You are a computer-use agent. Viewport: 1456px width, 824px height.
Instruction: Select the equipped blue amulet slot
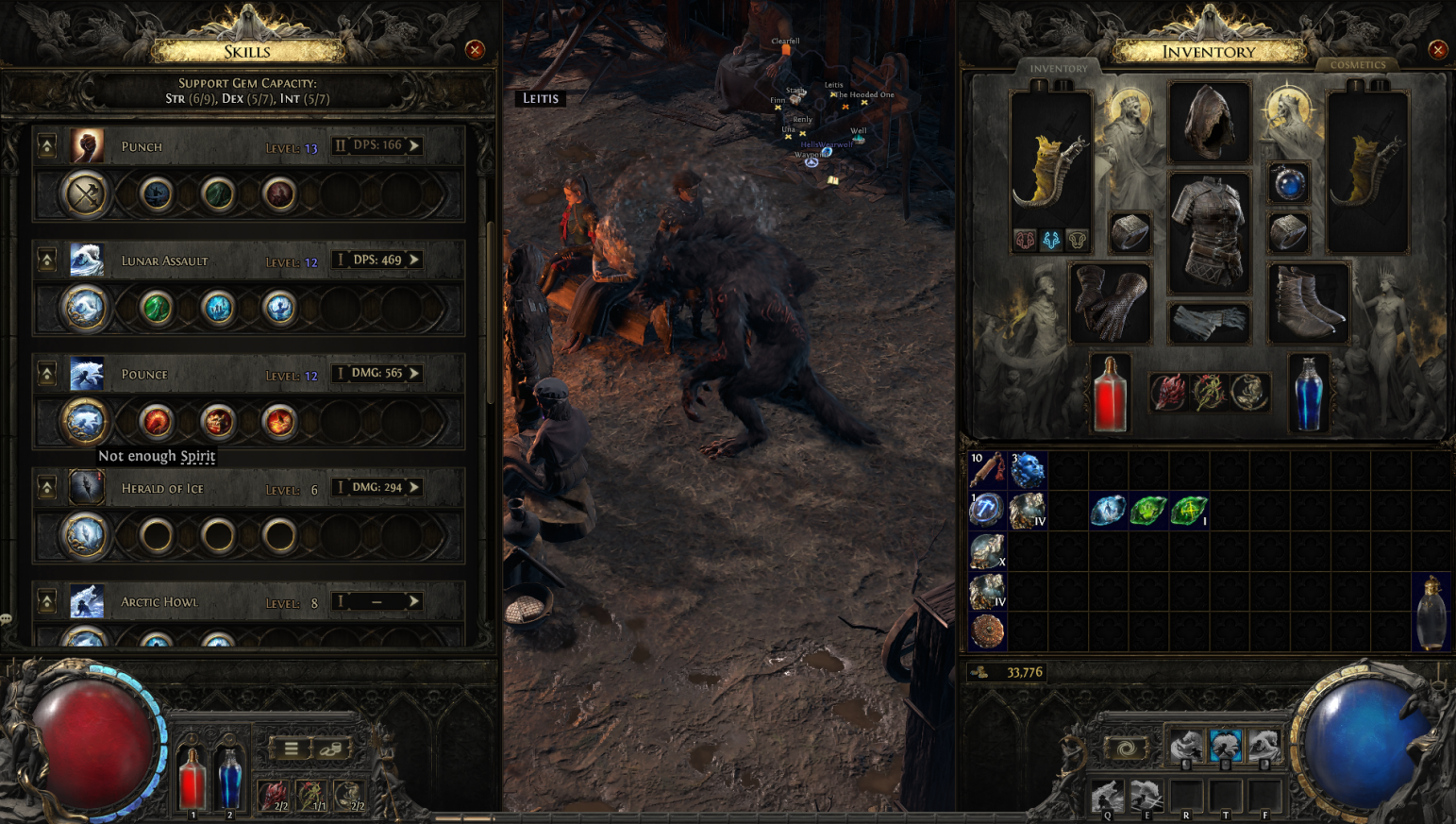point(1288,183)
